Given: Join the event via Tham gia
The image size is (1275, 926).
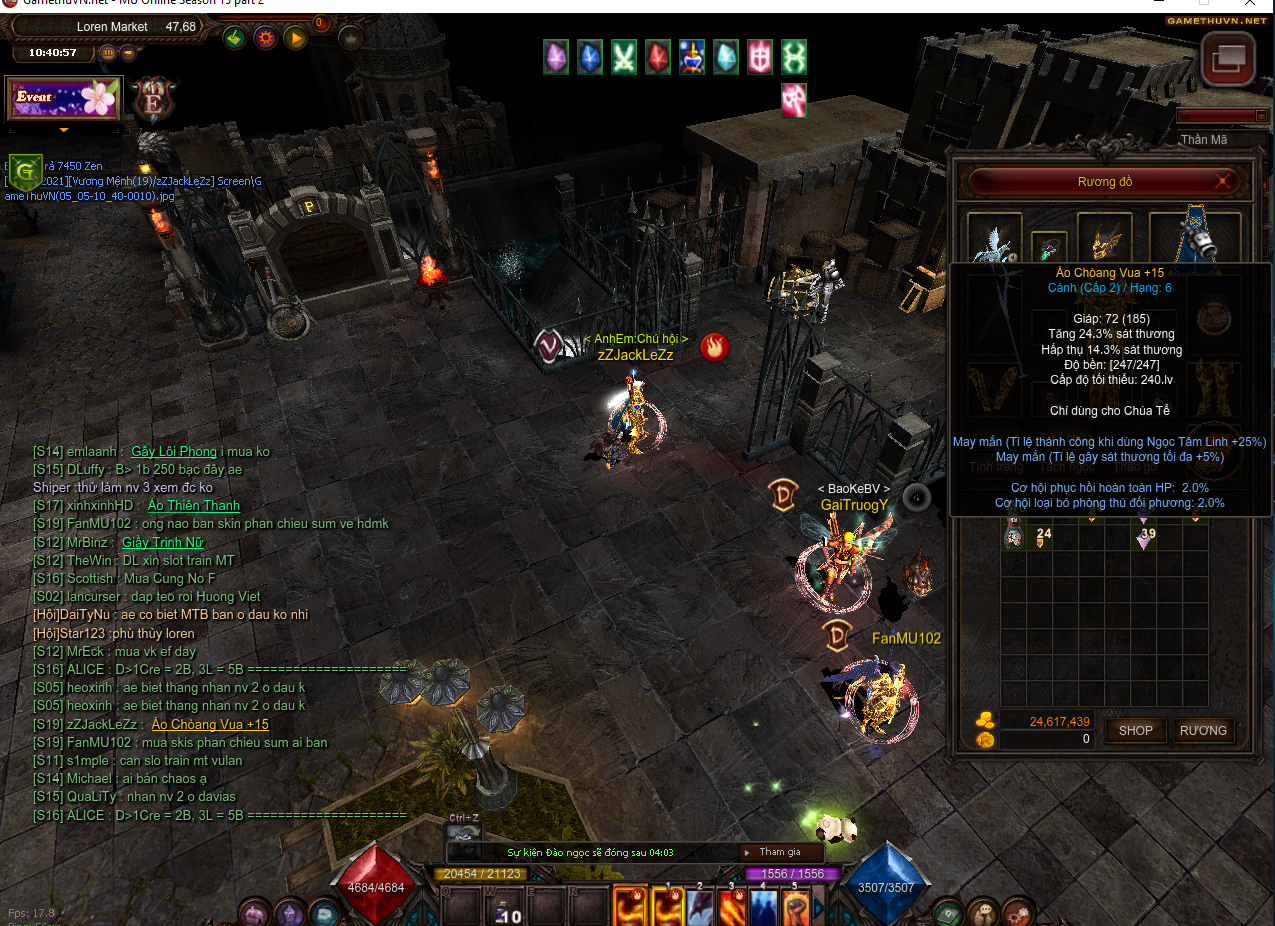Looking at the screenshot, I should (780, 852).
